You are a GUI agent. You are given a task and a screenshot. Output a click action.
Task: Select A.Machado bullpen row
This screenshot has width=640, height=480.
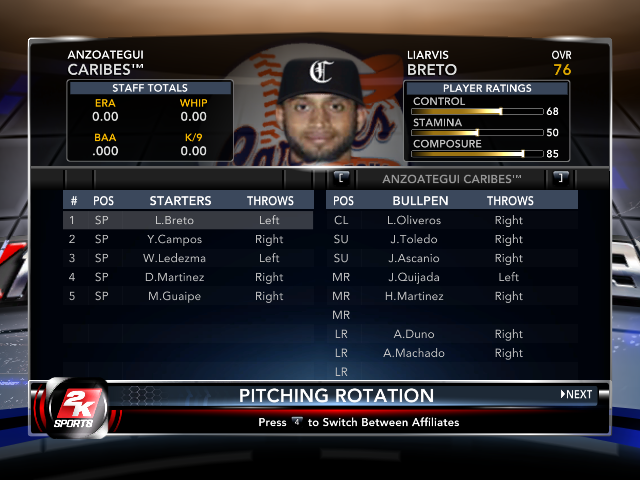coord(452,353)
